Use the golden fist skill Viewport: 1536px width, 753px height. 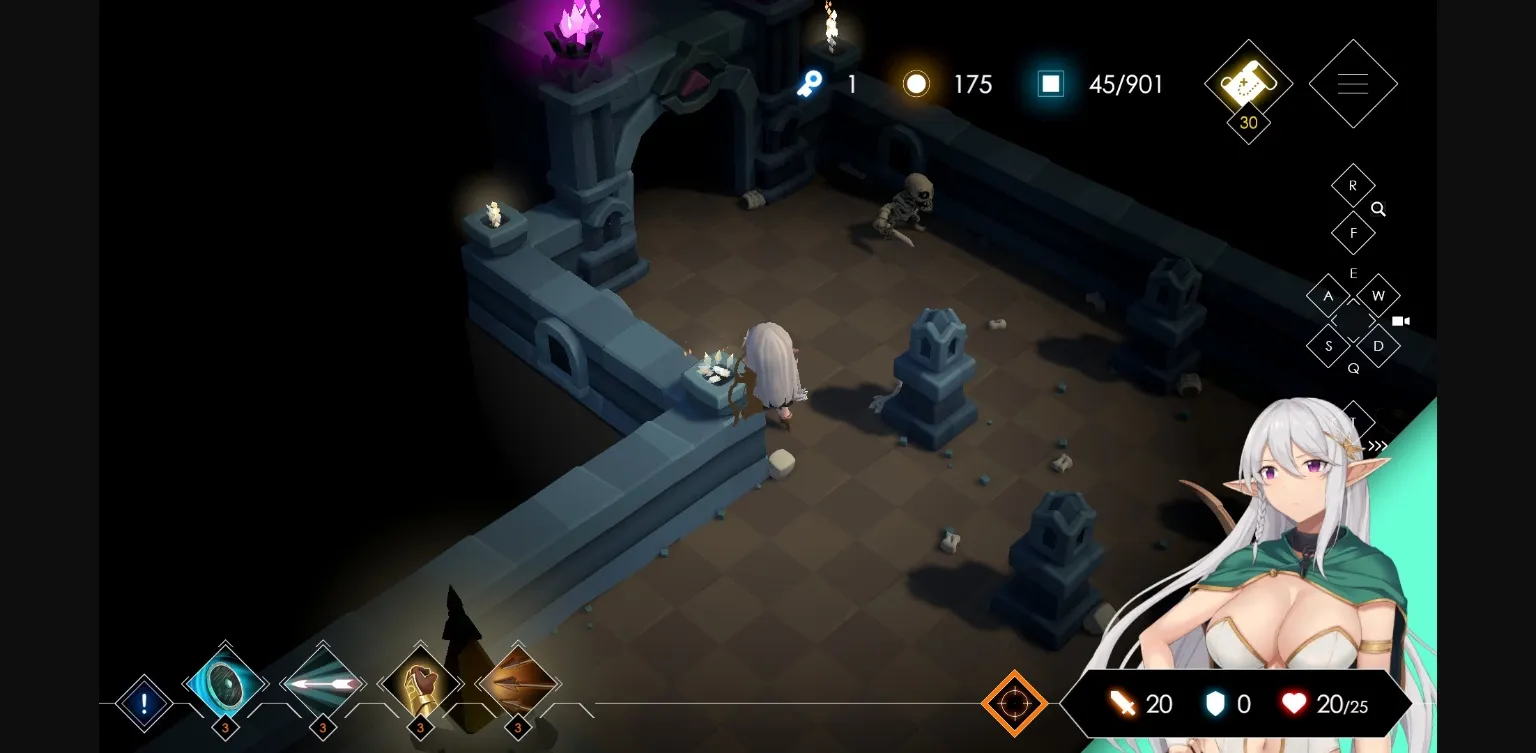420,685
